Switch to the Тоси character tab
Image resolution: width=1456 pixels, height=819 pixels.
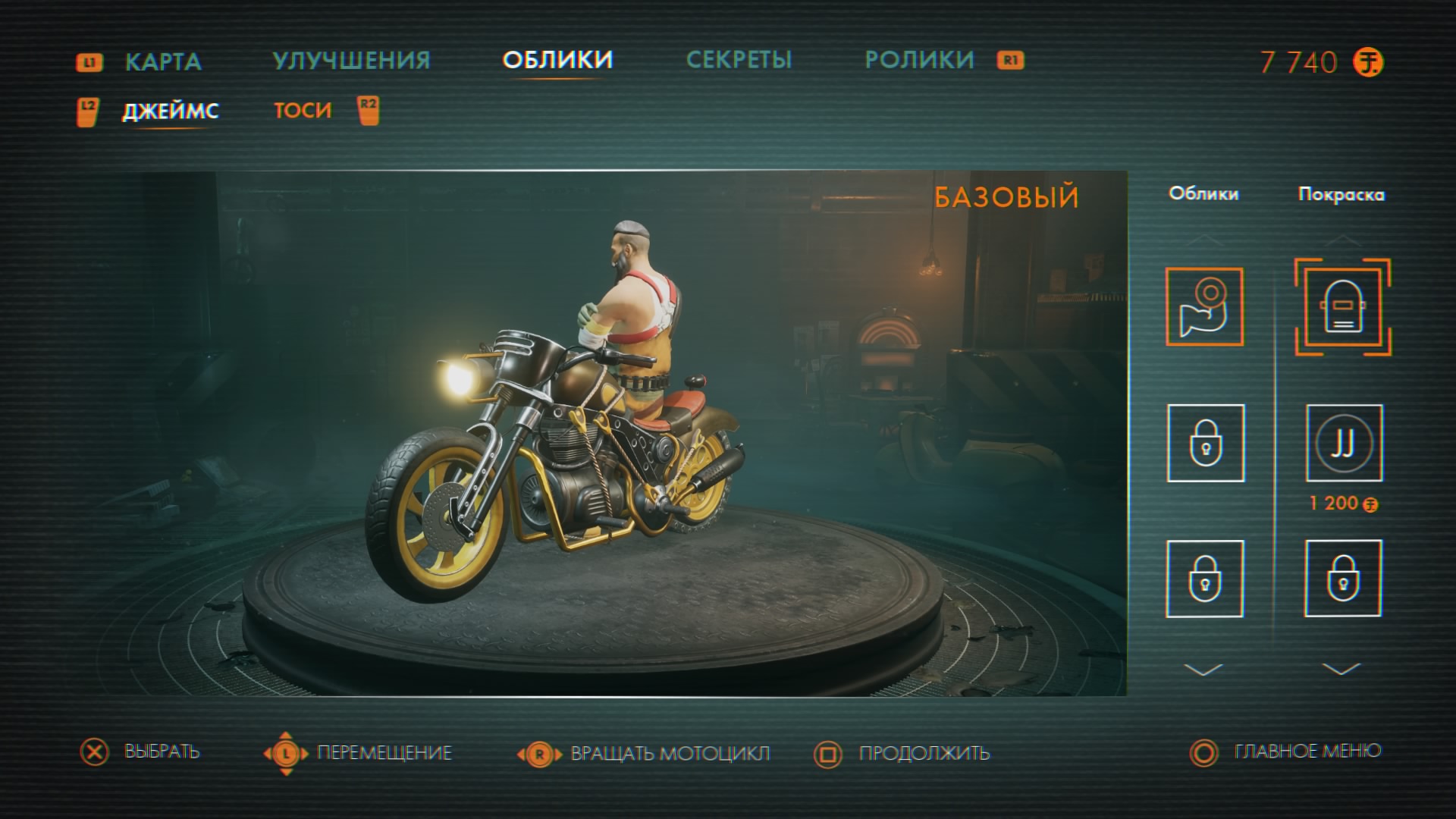pos(303,111)
